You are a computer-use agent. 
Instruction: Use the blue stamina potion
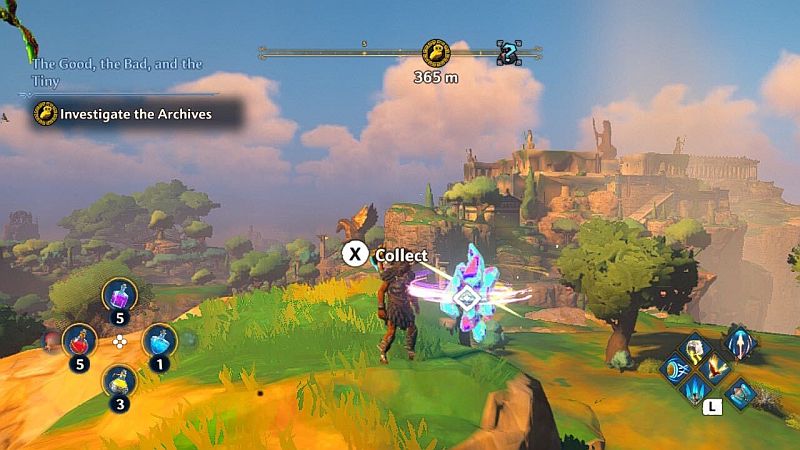pyautogui.click(x=160, y=341)
